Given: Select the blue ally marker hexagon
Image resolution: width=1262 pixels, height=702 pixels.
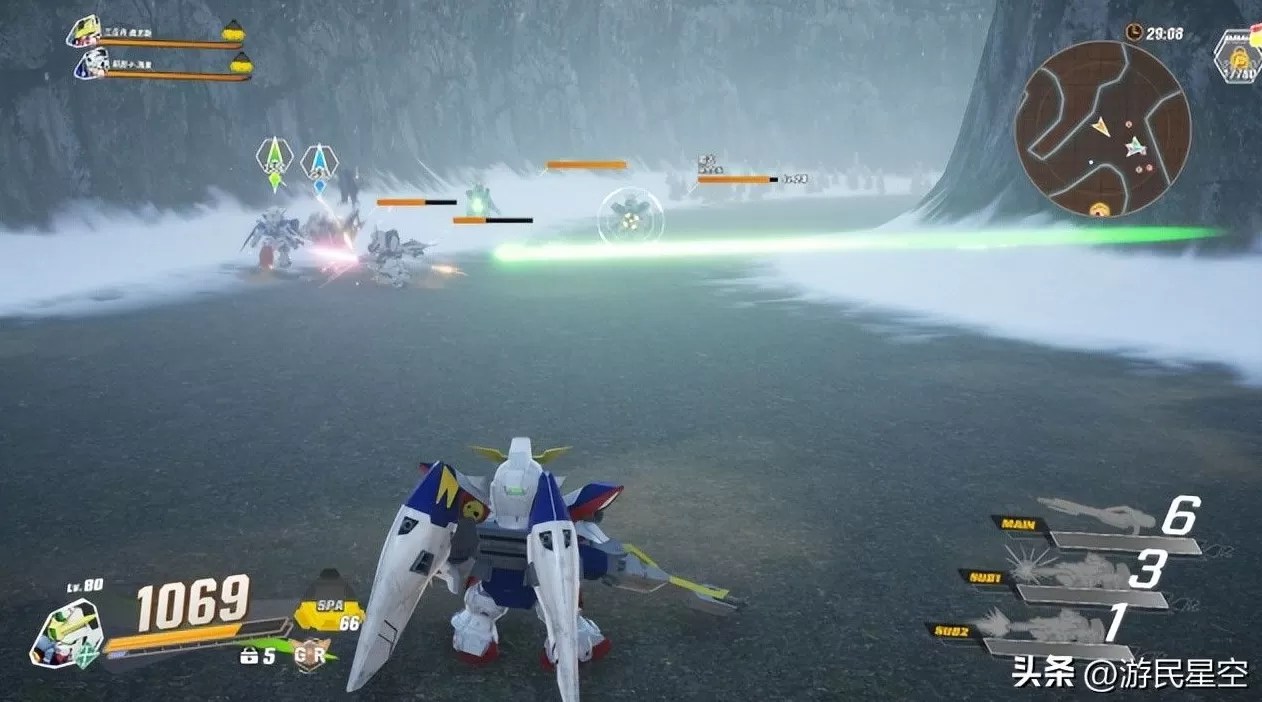Looking at the screenshot, I should pyautogui.click(x=319, y=160).
